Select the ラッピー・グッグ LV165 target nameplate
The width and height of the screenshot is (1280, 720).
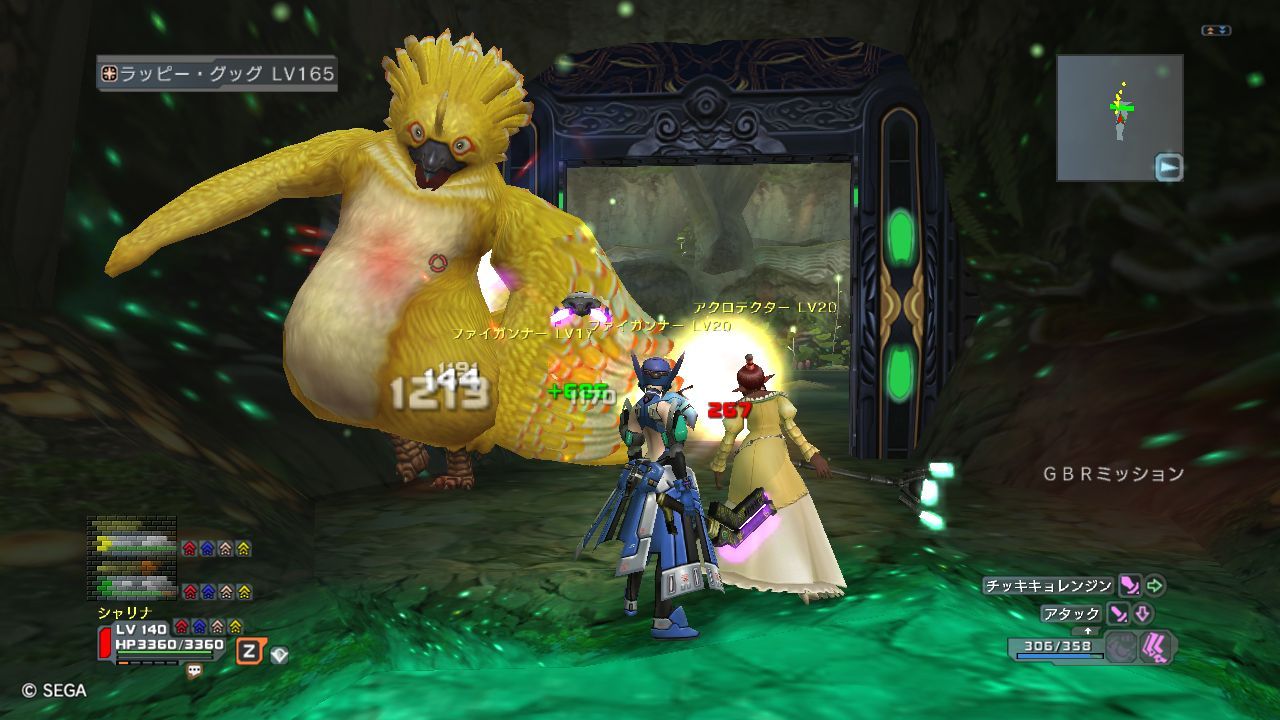click(217, 74)
